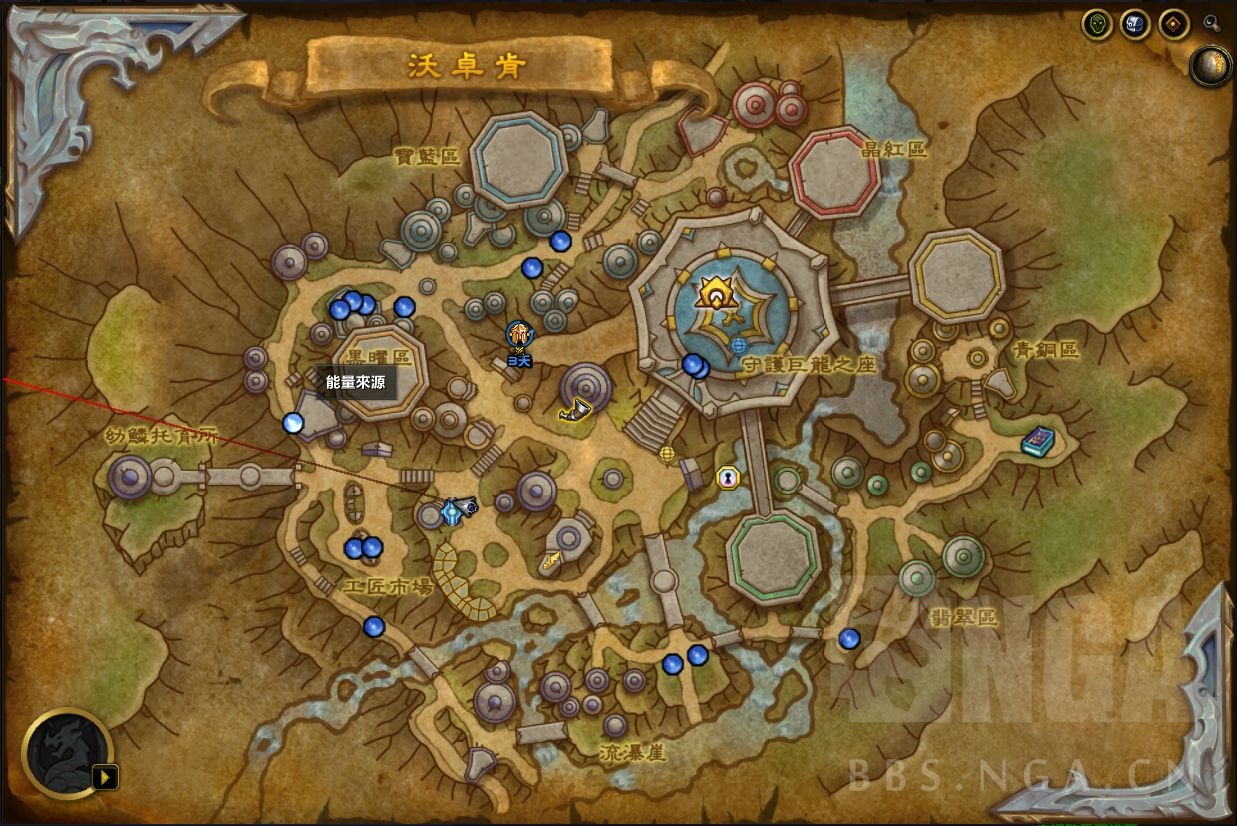Viewport: 1237px width, 826px height.
Task: Click the magnifying glass zoom icon
Action: coord(1211,22)
